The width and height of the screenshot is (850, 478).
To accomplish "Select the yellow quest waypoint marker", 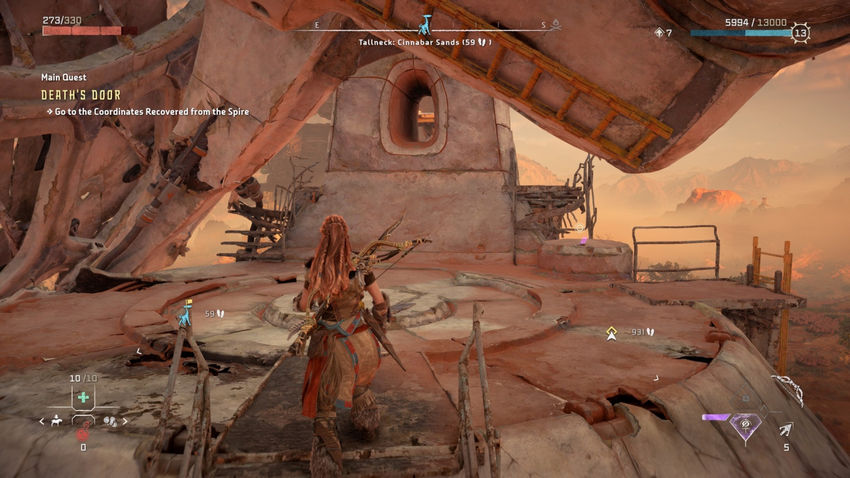I will [x=611, y=332].
